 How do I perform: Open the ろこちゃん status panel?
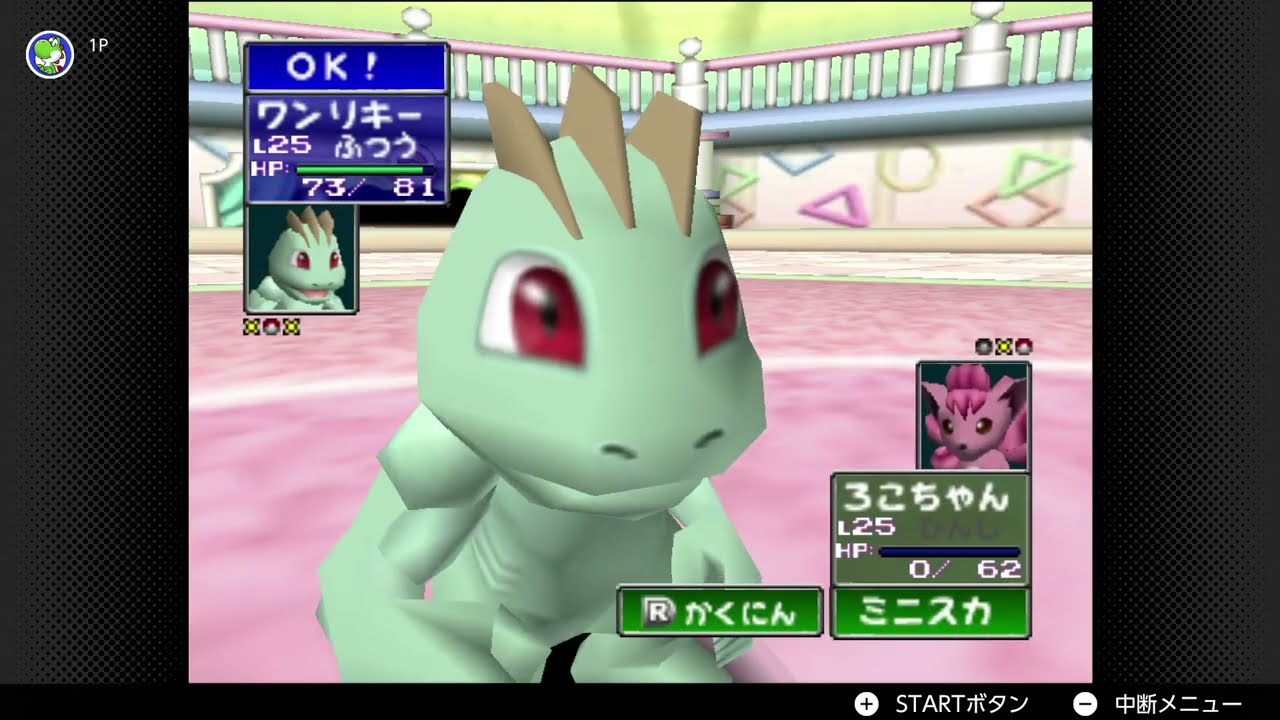tap(930, 528)
